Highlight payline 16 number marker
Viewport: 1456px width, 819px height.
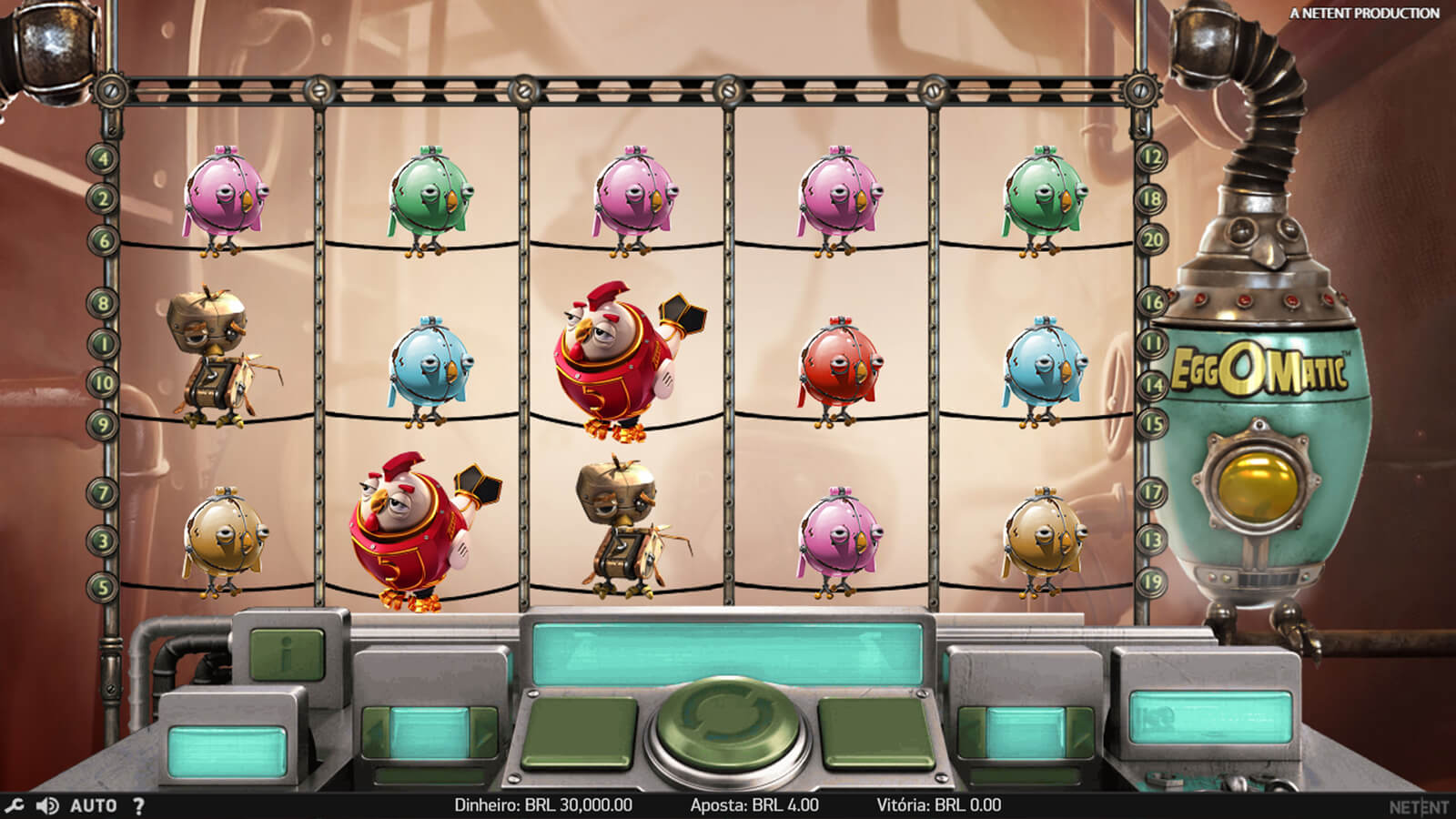1153,302
